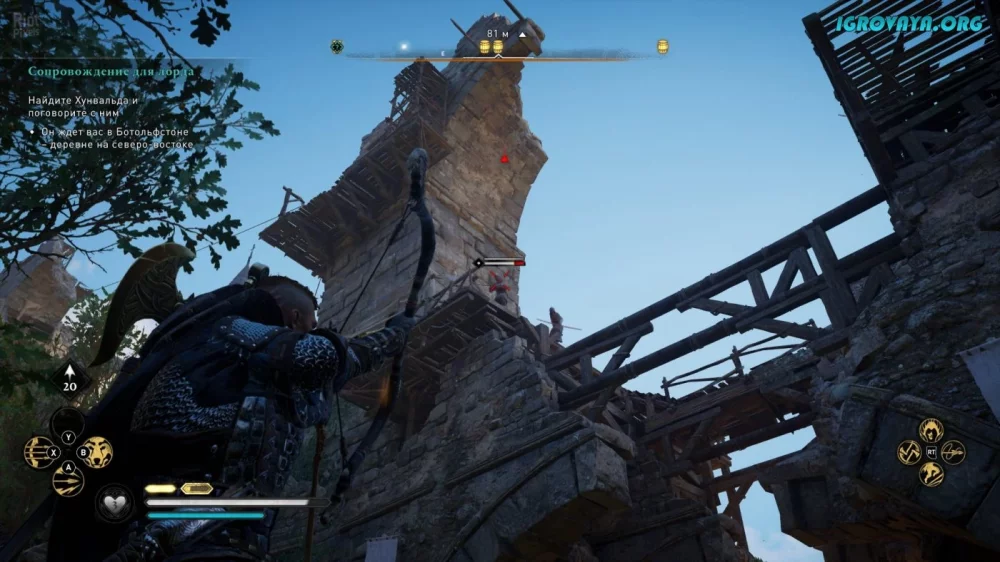This screenshot has height=562, width=1000.
Task: Select the arrow quiver count icon
Action: tap(70, 381)
